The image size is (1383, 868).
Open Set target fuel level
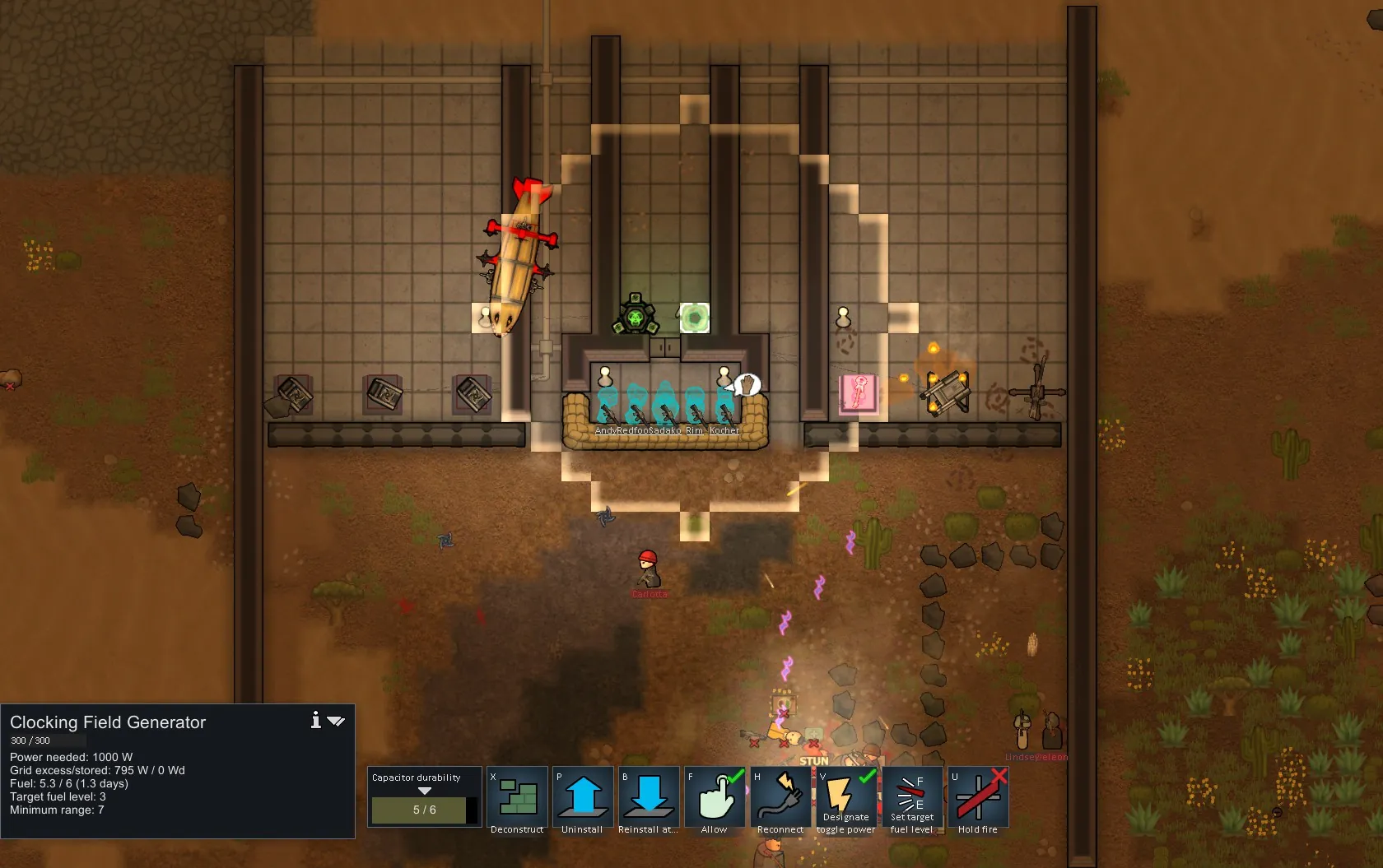[x=912, y=797]
